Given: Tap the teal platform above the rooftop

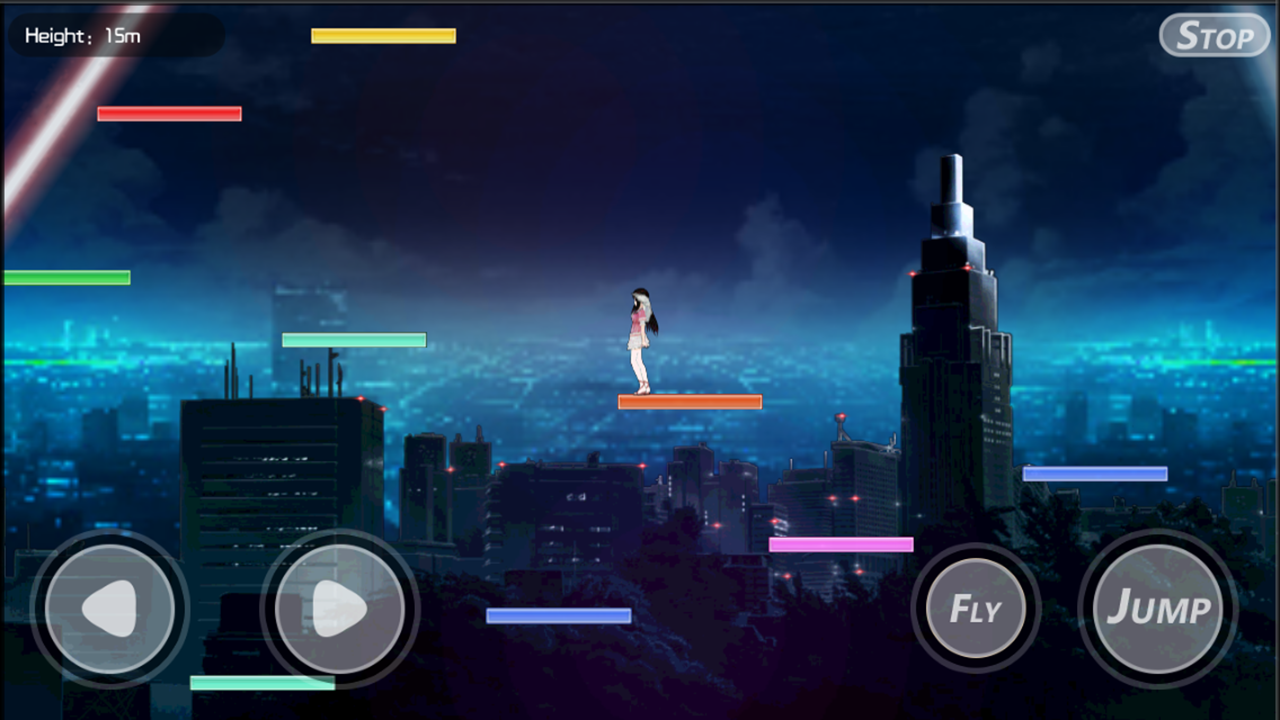Looking at the screenshot, I should point(353,339).
